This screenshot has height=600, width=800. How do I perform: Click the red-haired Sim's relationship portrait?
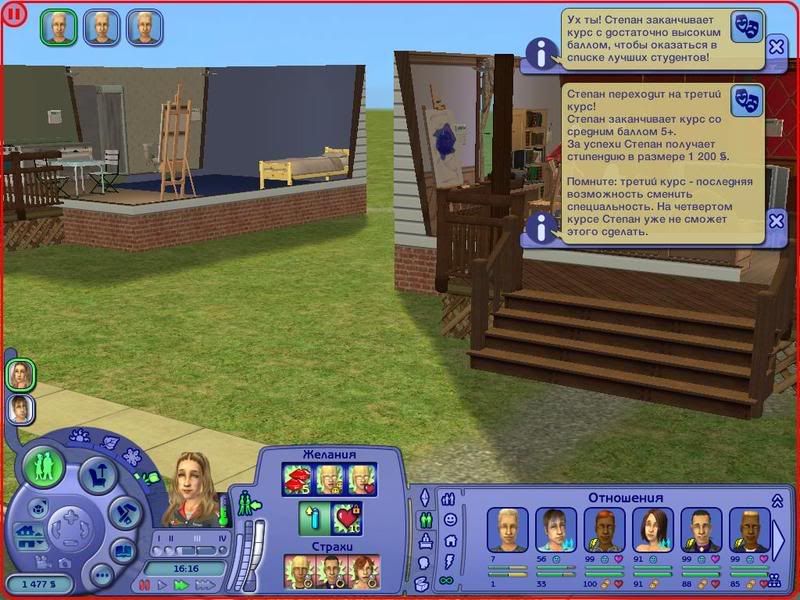pyautogui.click(x=603, y=530)
